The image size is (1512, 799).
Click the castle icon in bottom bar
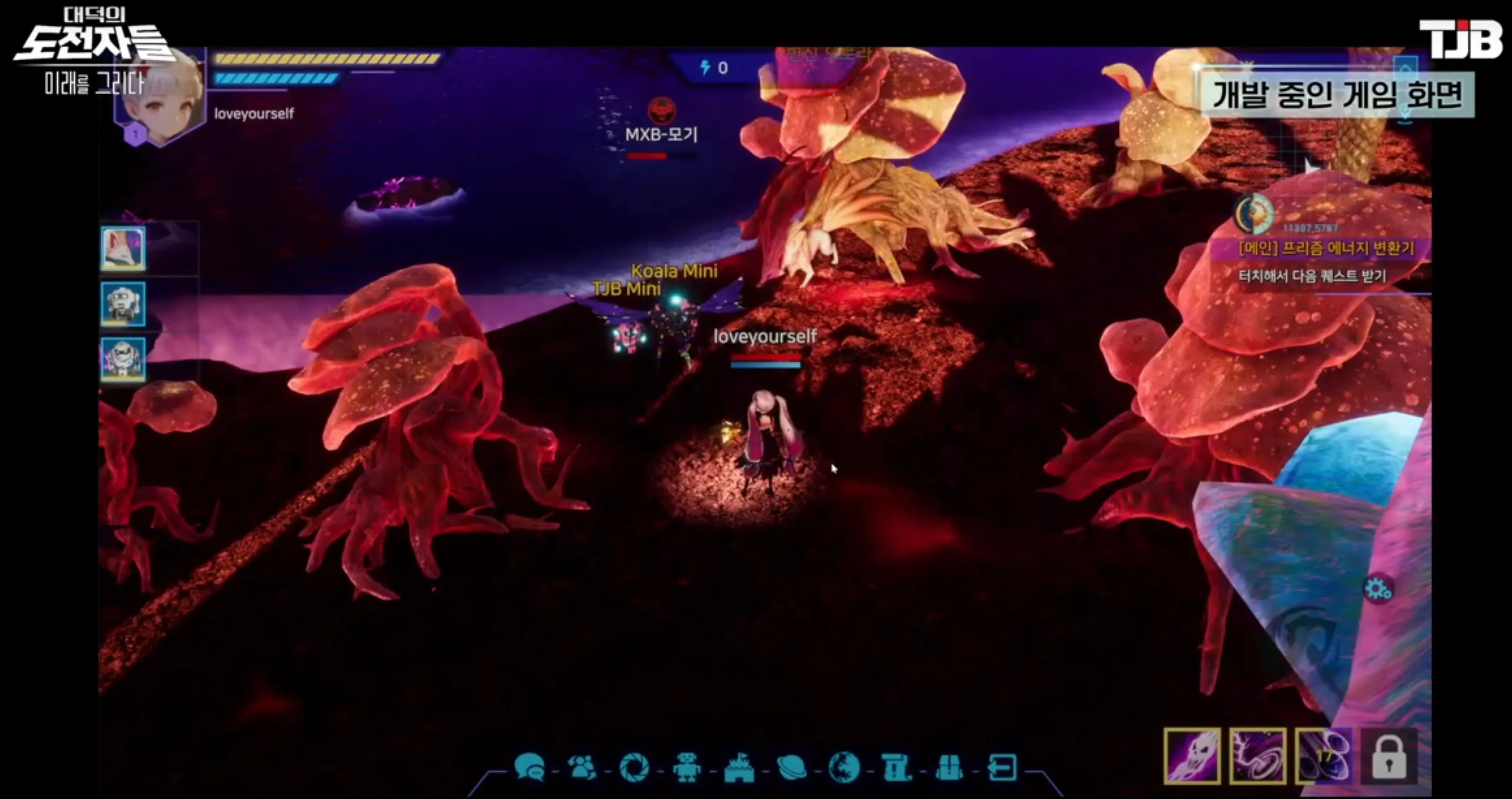(739, 767)
